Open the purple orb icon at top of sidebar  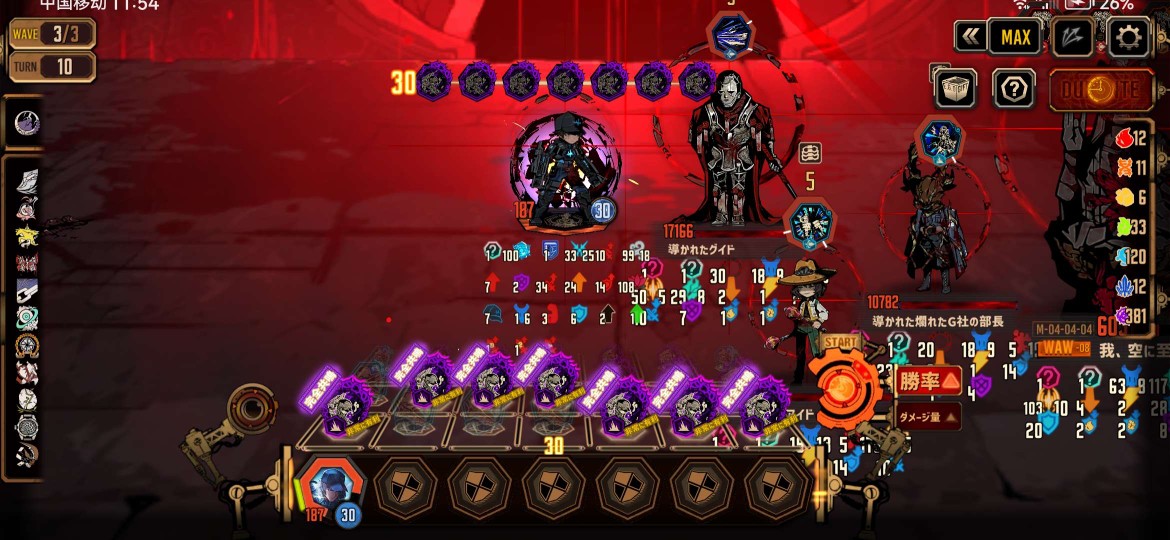point(27,123)
